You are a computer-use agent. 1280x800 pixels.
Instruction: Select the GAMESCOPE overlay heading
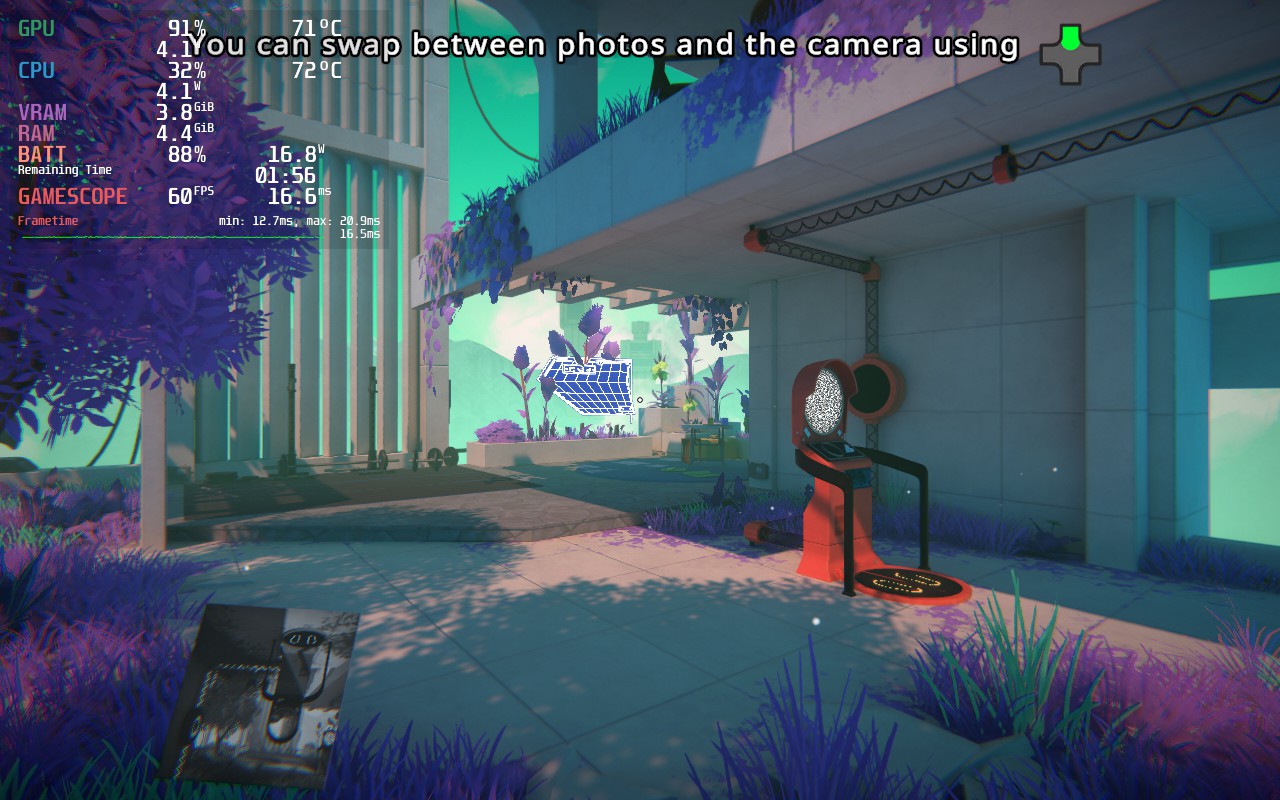pyautogui.click(x=72, y=195)
